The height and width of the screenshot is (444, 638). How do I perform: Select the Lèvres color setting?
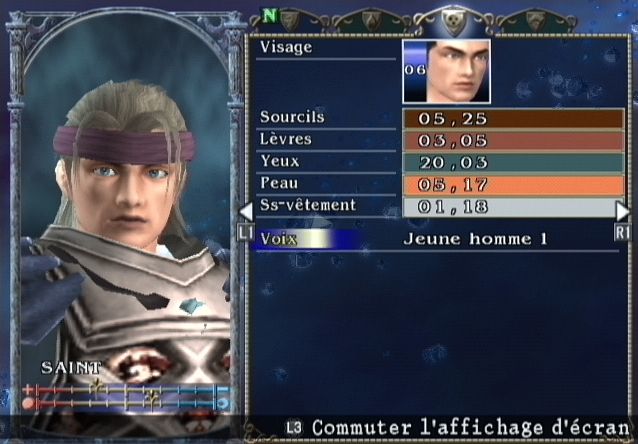click(x=513, y=141)
